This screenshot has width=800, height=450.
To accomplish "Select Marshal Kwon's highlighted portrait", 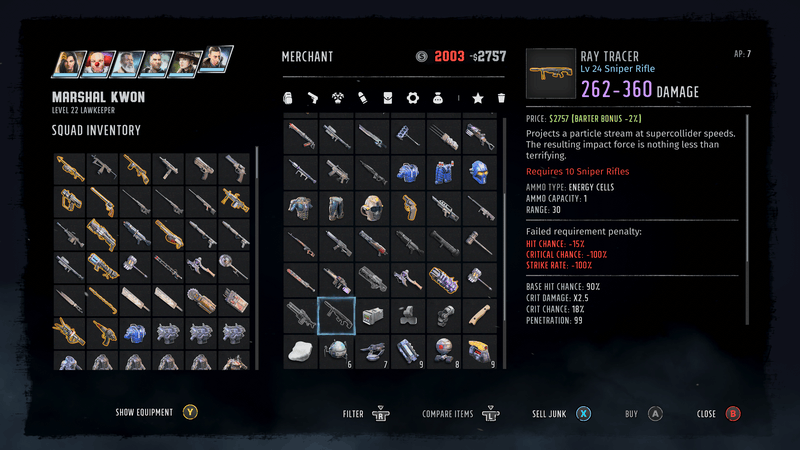I will (x=213, y=60).
